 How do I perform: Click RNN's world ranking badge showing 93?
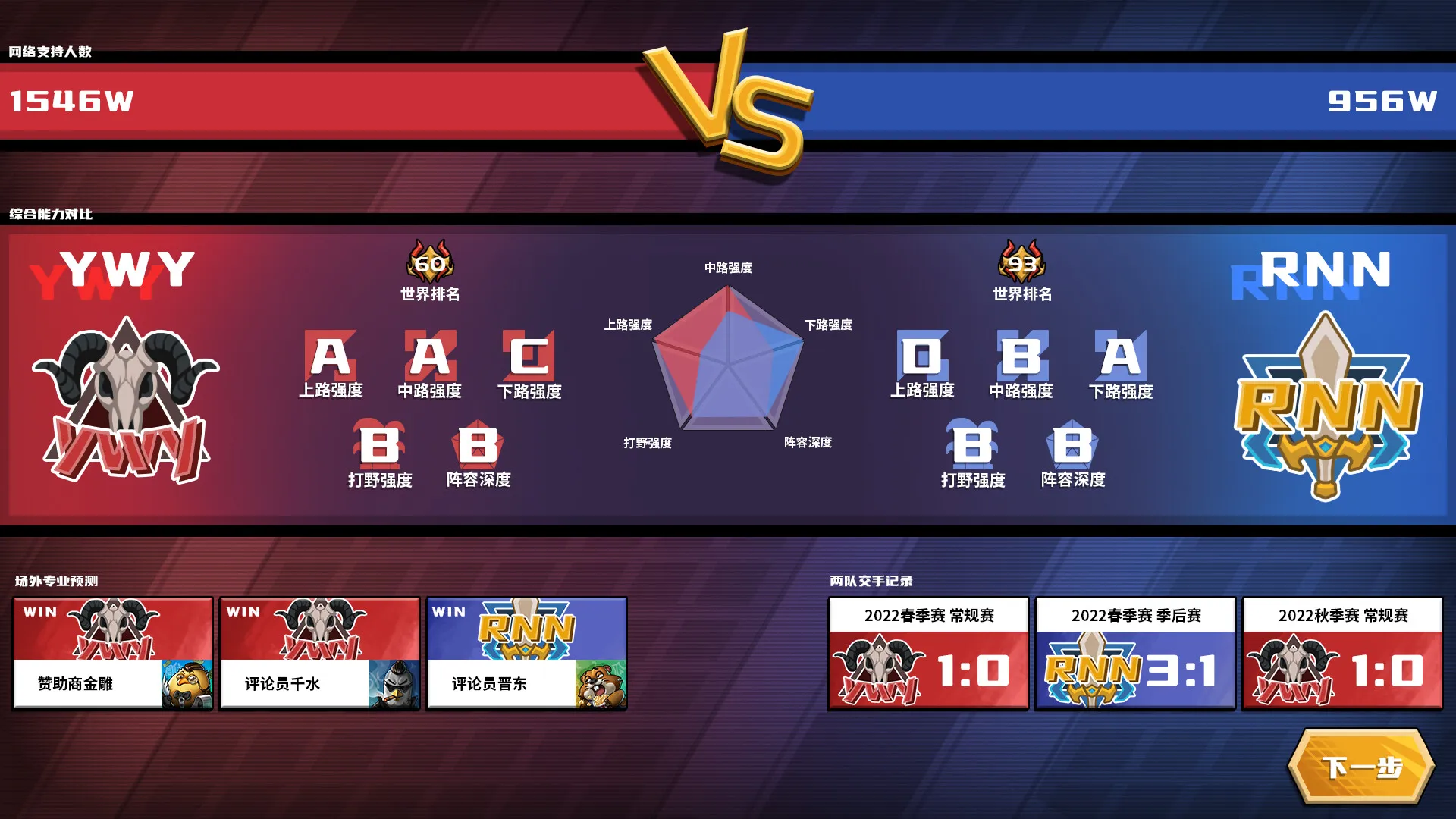[x=1023, y=262]
